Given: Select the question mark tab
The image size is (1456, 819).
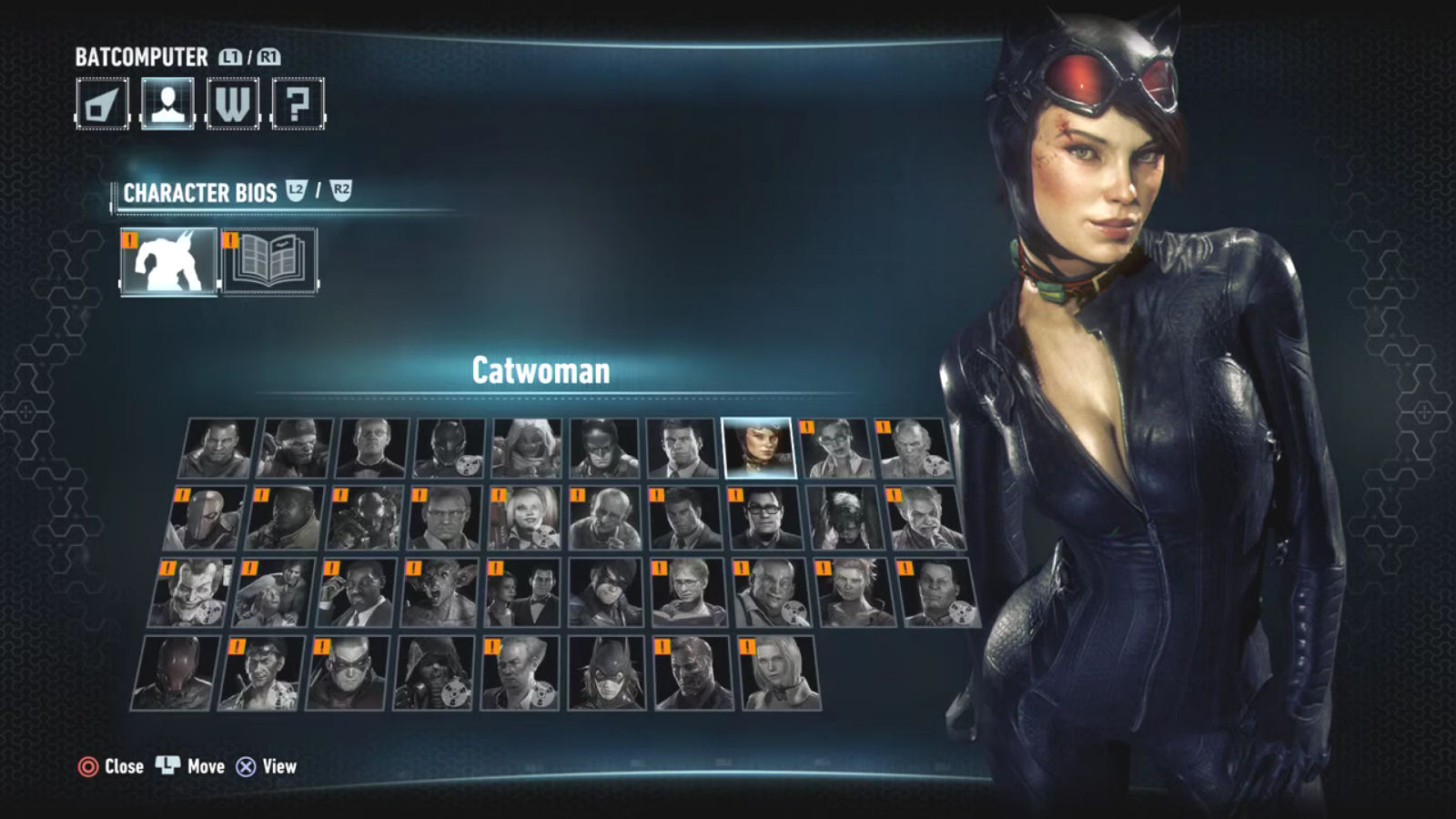Looking at the screenshot, I should 298,104.
